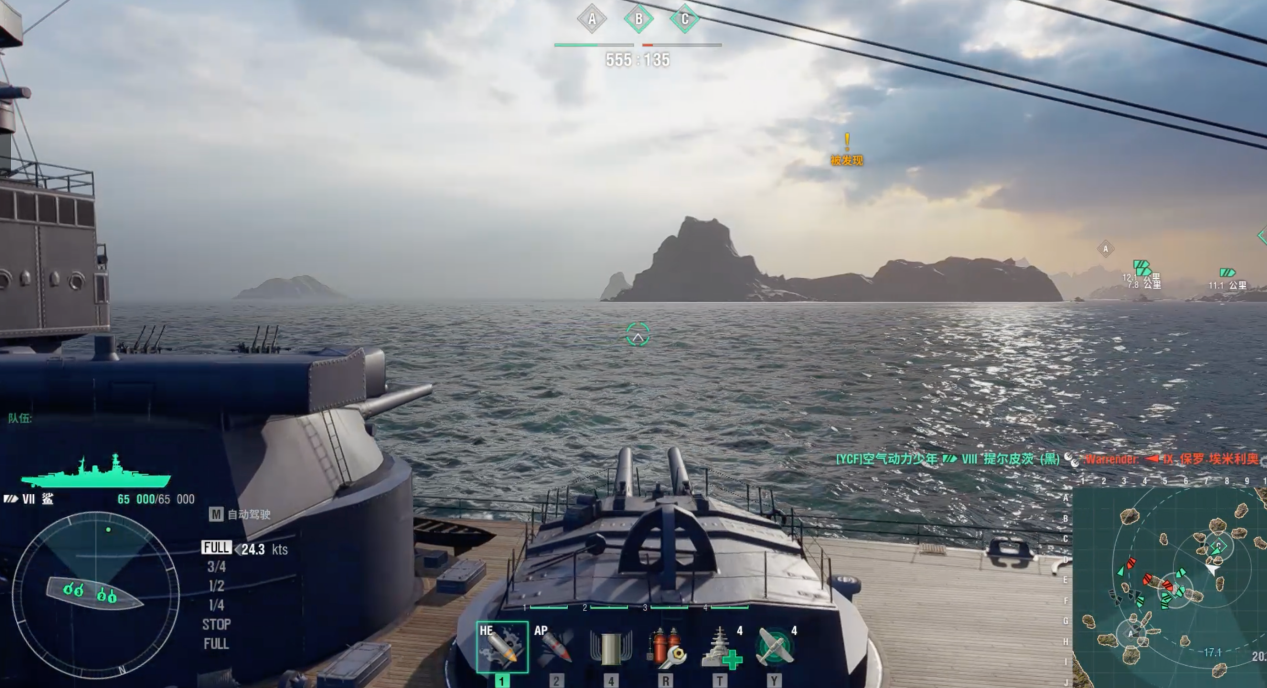Choose the 1/2 throttle setting
Screen dimensions: 1267x688
(x=215, y=586)
